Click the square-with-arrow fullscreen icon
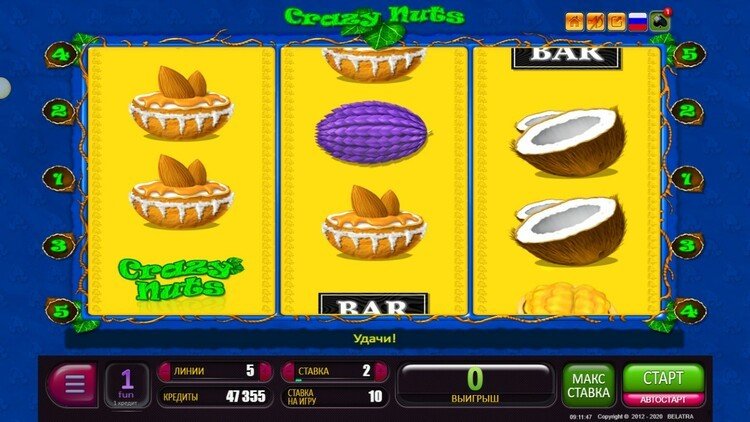The image size is (750, 422). (616, 20)
